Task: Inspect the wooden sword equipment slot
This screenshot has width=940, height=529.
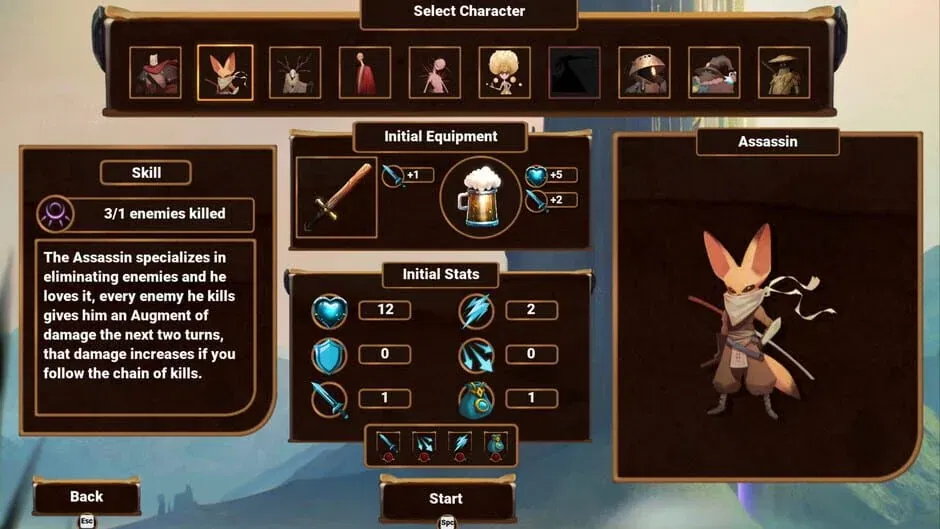Action: coord(337,197)
